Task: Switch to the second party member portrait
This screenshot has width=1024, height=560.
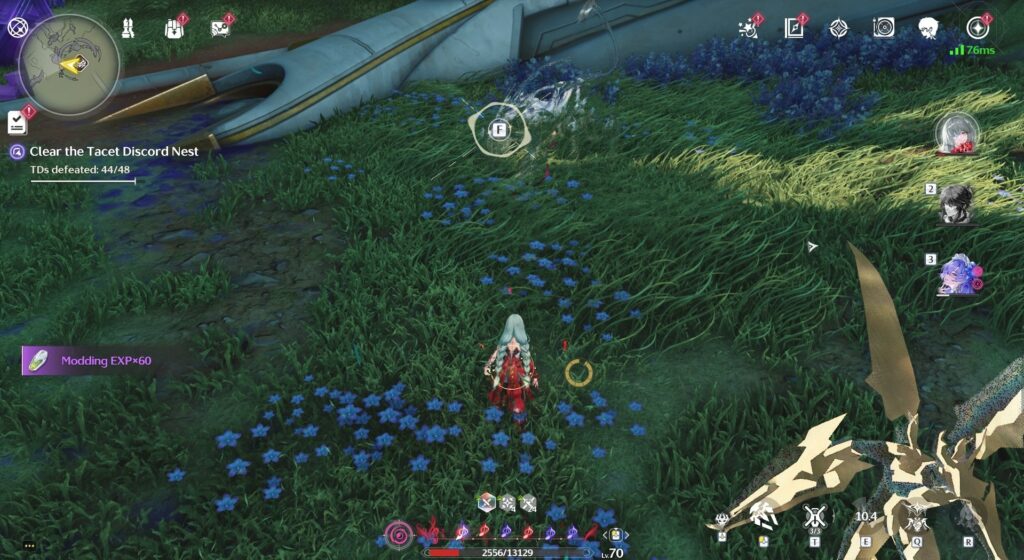Action: 957,203
